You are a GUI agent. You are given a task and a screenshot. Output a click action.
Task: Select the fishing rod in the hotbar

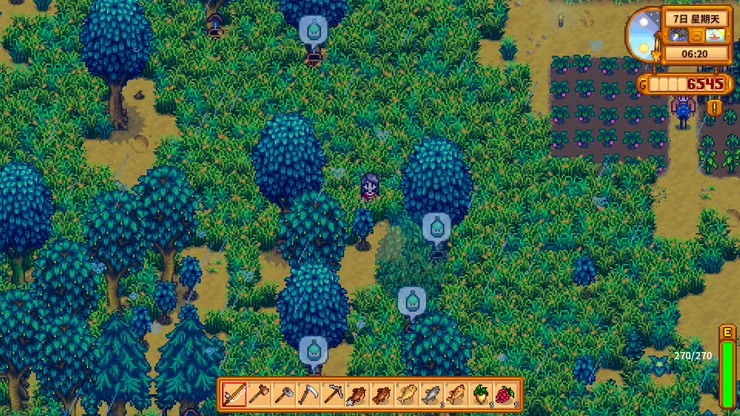coord(235,394)
